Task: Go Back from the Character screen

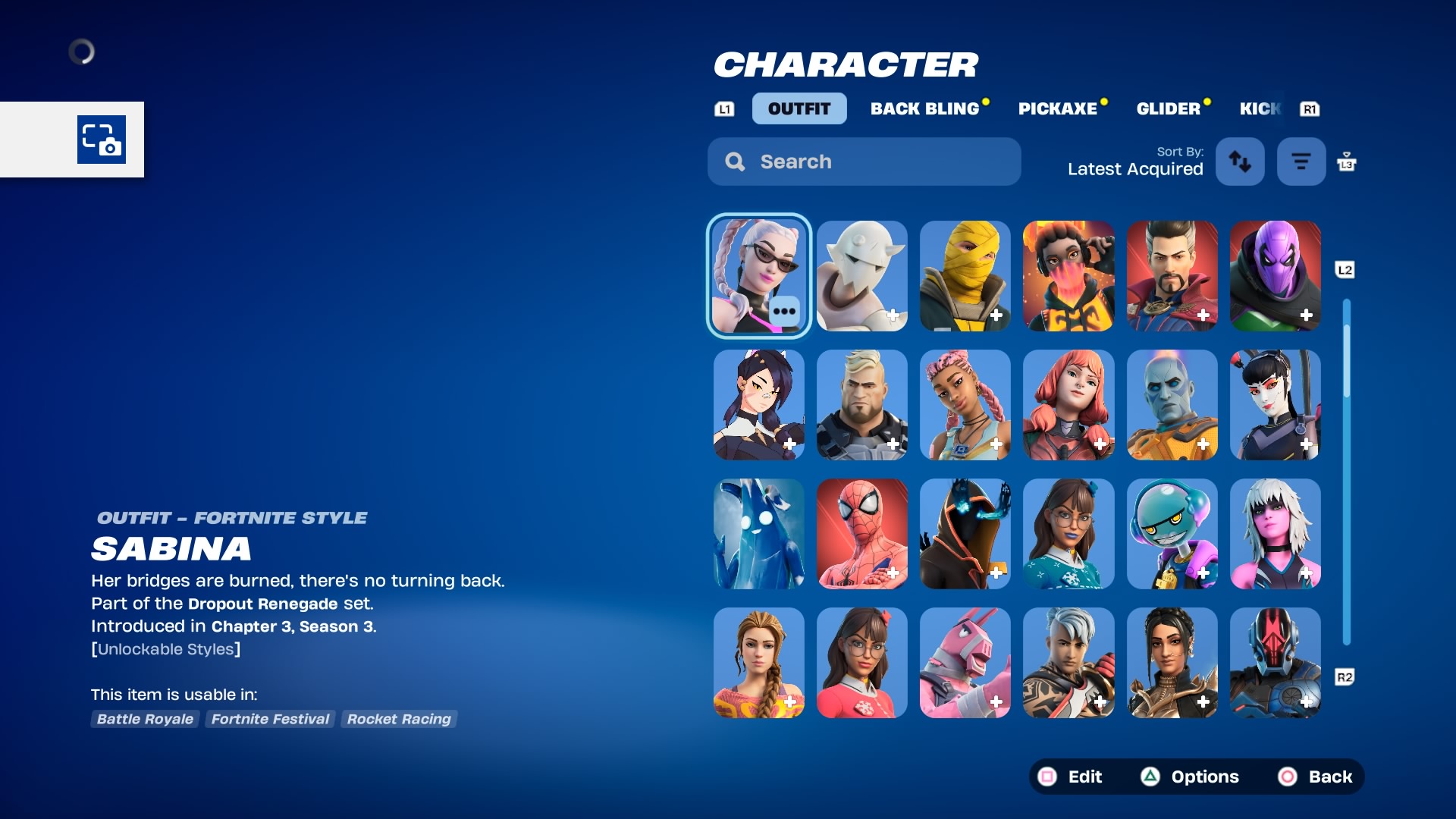Action: pos(1318,777)
